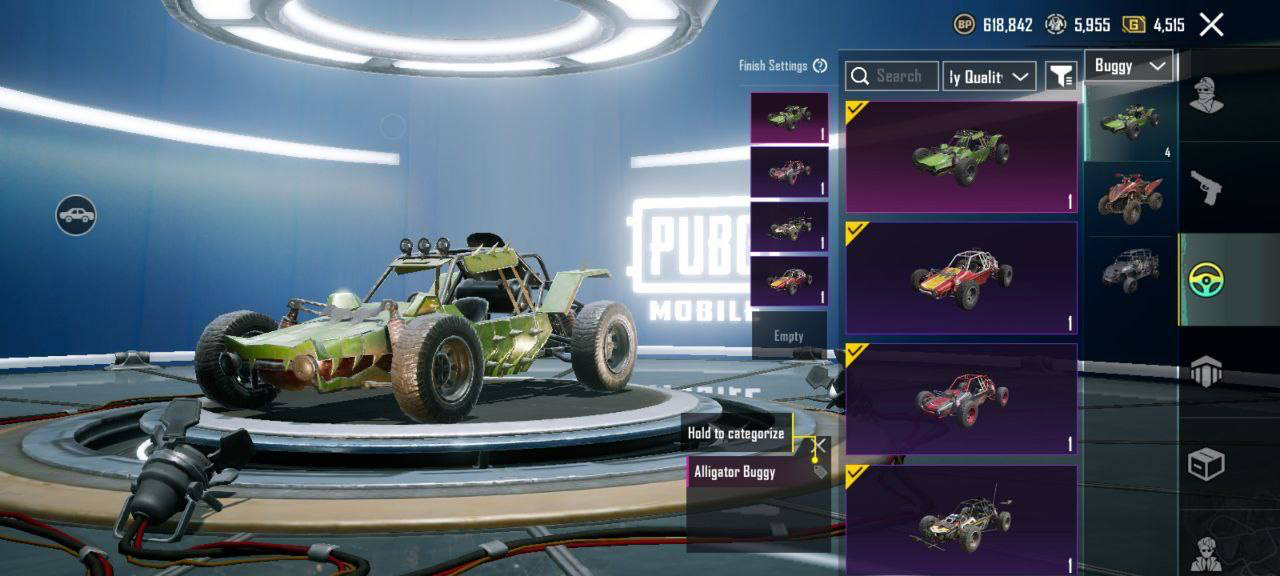1280x576 pixels.
Task: Choose the red and black buggy skin card
Action: coord(961,398)
